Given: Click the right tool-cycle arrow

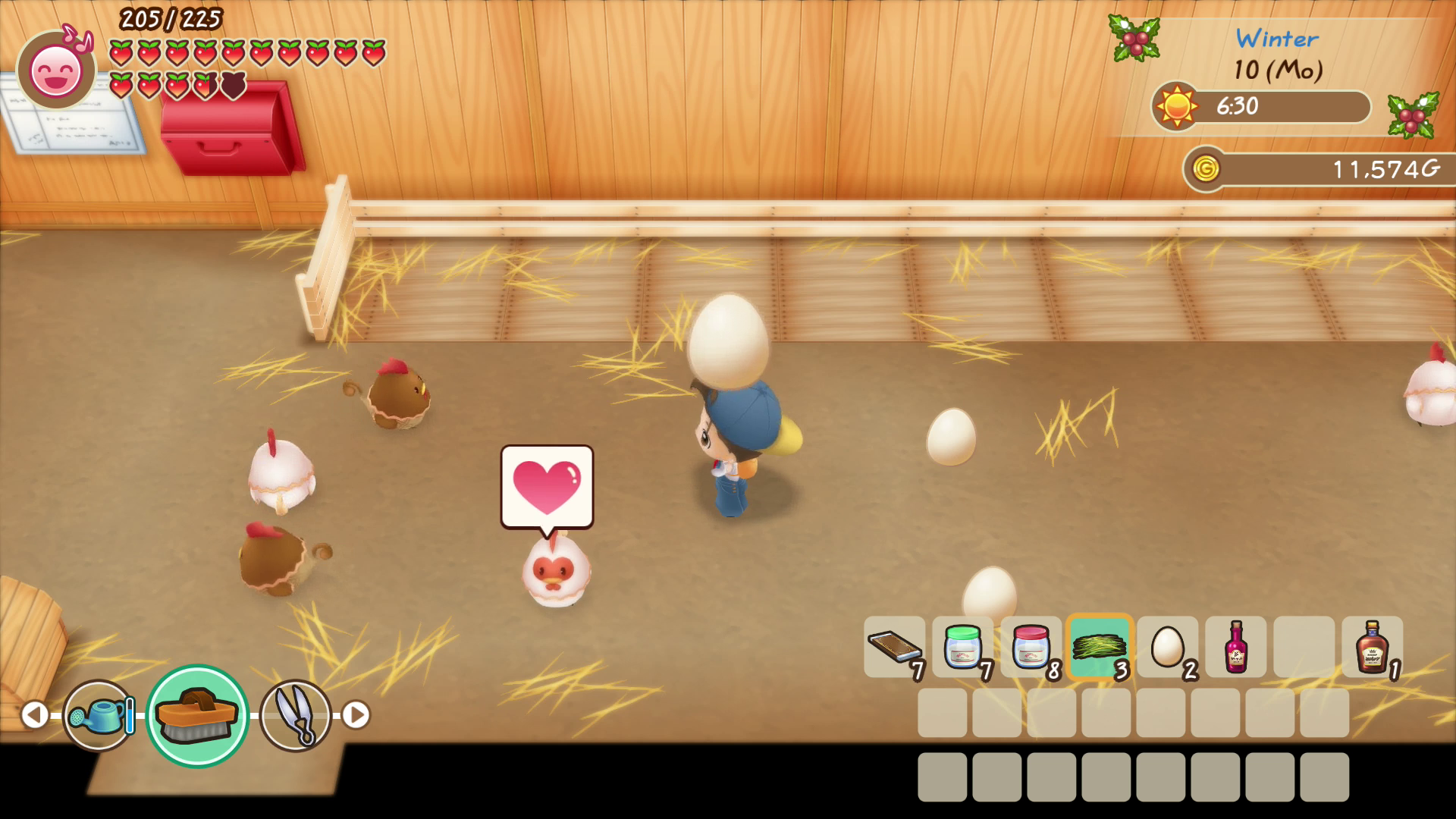Looking at the screenshot, I should 356,715.
